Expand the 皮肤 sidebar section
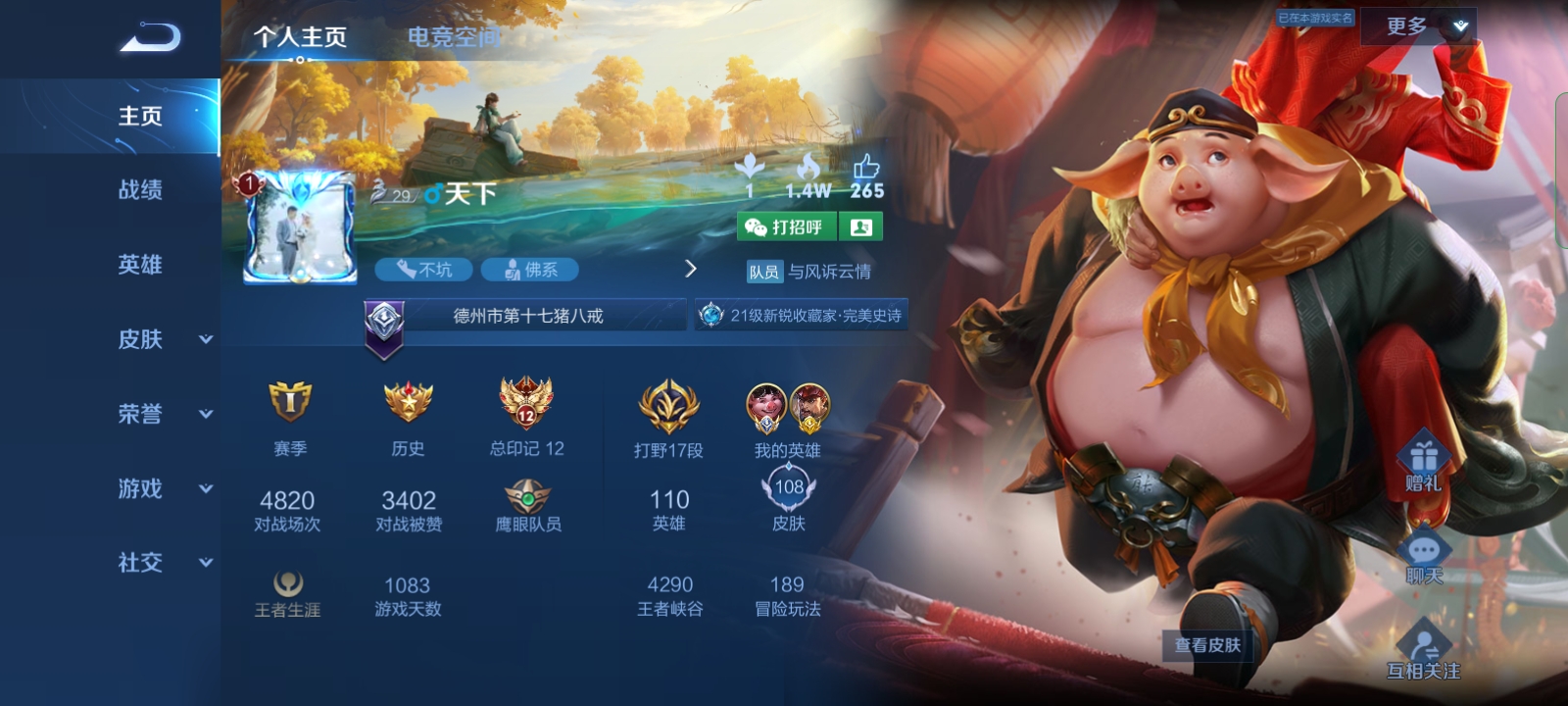 [157, 338]
